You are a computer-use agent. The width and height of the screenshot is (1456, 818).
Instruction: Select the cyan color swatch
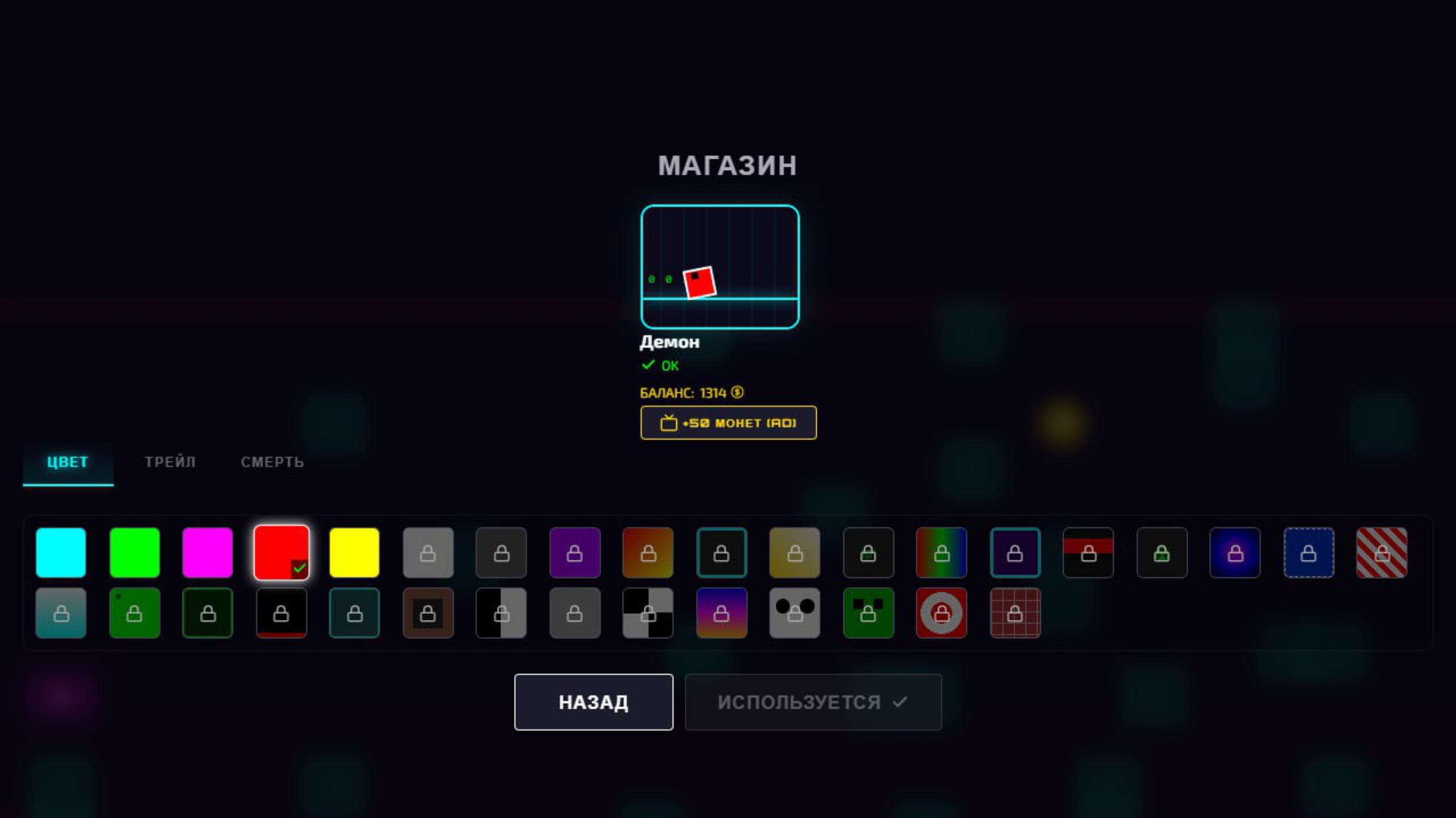[61, 552]
